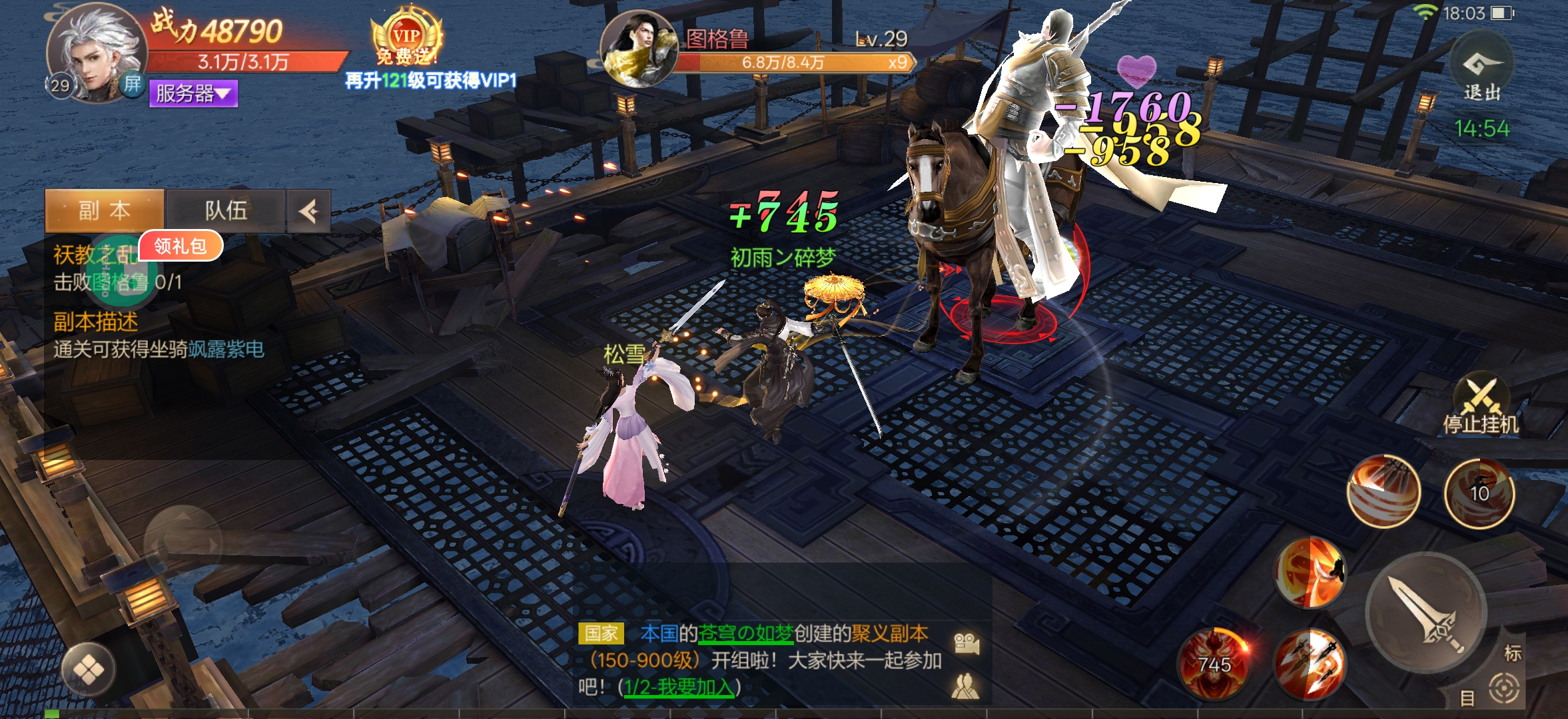This screenshot has width=1568, height=719.
Task: Cast the flying daggers skill
Action: 1309,662
